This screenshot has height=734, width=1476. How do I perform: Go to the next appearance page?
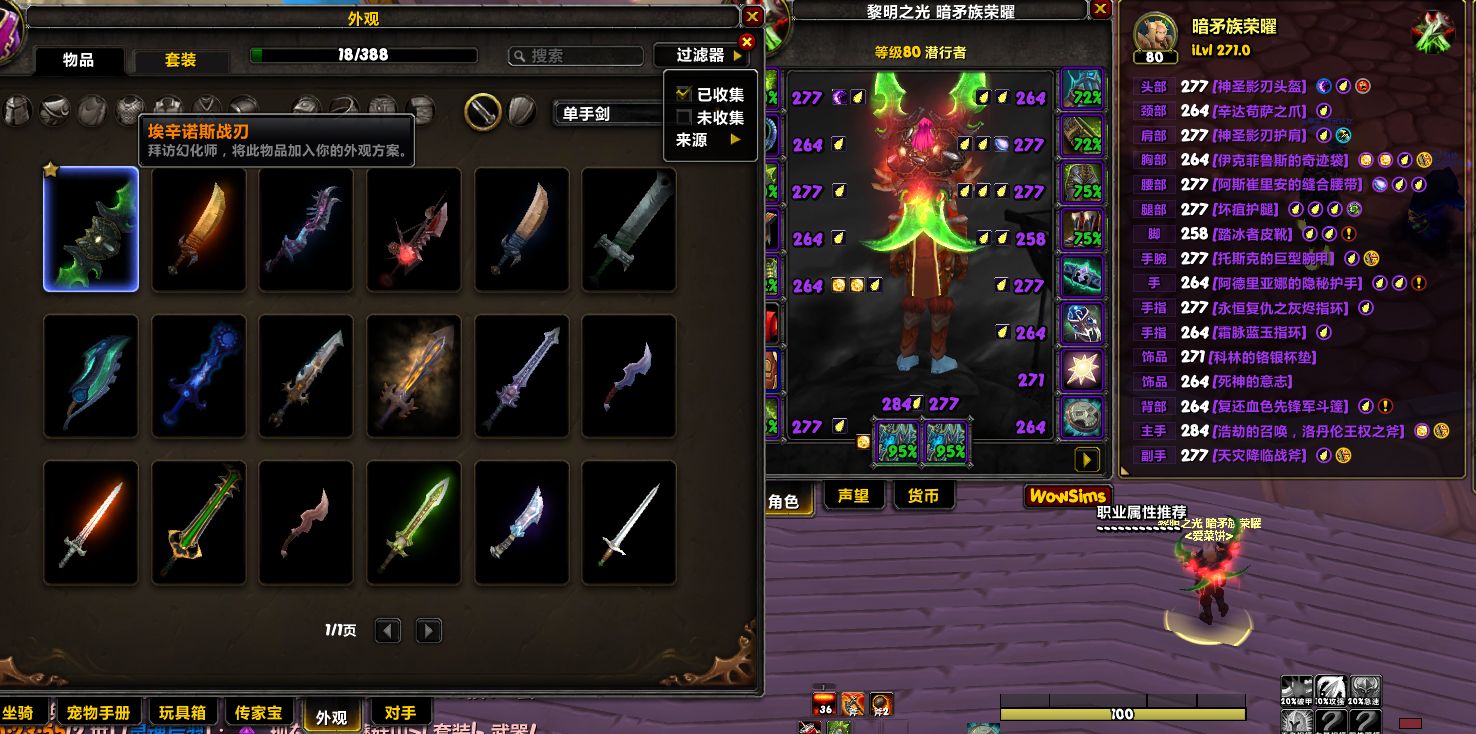pyautogui.click(x=428, y=631)
